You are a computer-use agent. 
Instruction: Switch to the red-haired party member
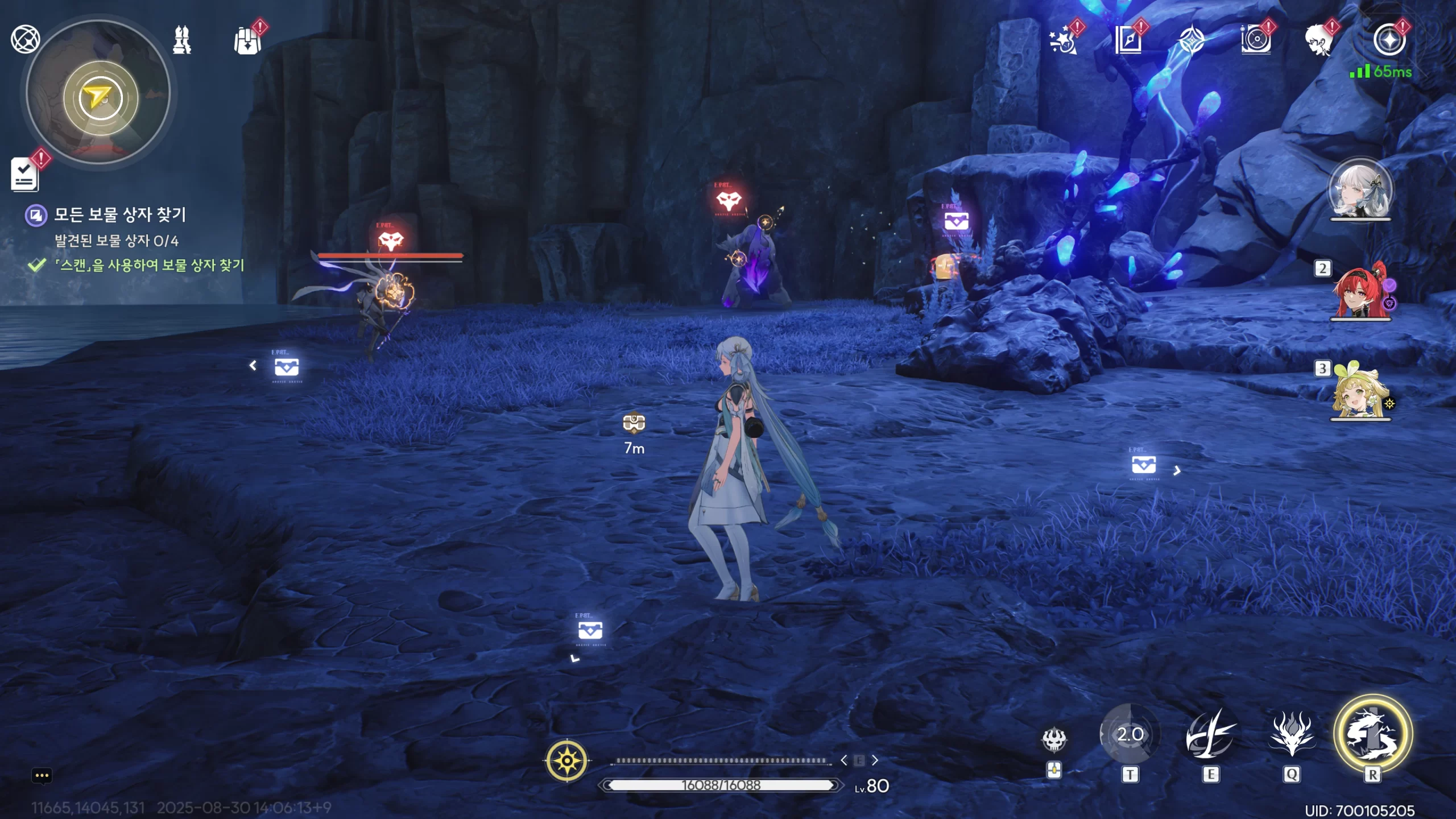[1360, 291]
